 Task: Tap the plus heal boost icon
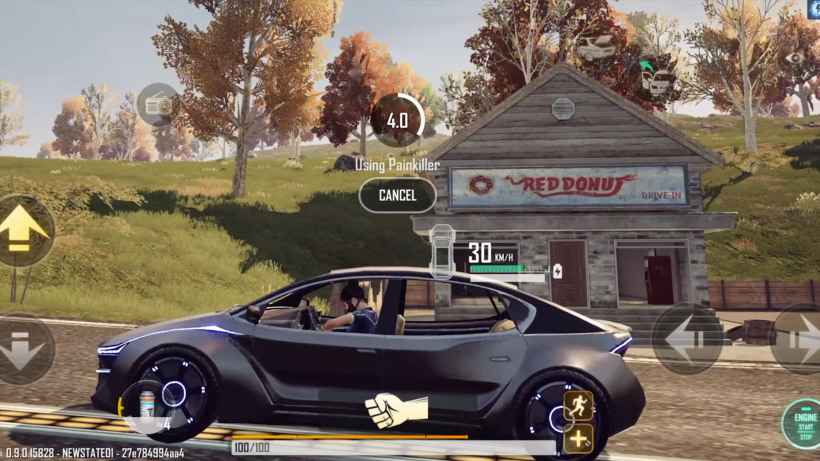pyautogui.click(x=578, y=439)
